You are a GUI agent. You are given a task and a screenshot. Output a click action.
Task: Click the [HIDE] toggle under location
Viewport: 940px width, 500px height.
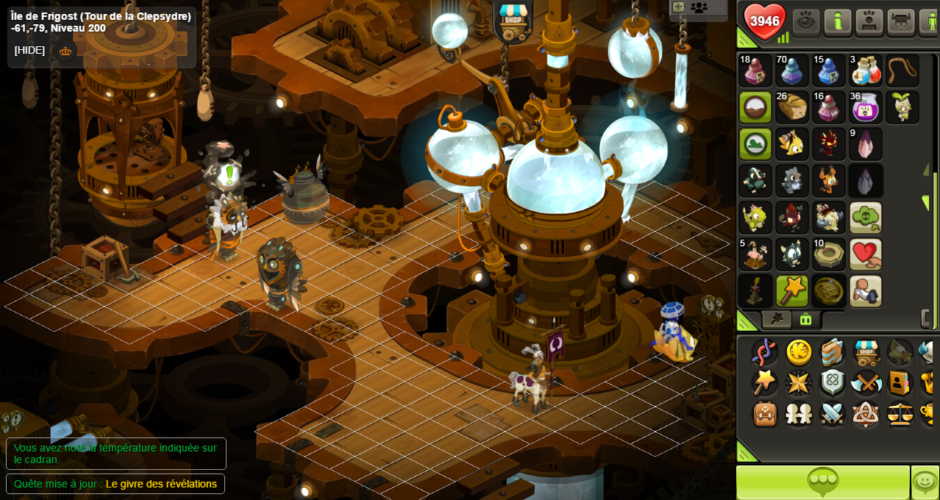click(x=29, y=50)
